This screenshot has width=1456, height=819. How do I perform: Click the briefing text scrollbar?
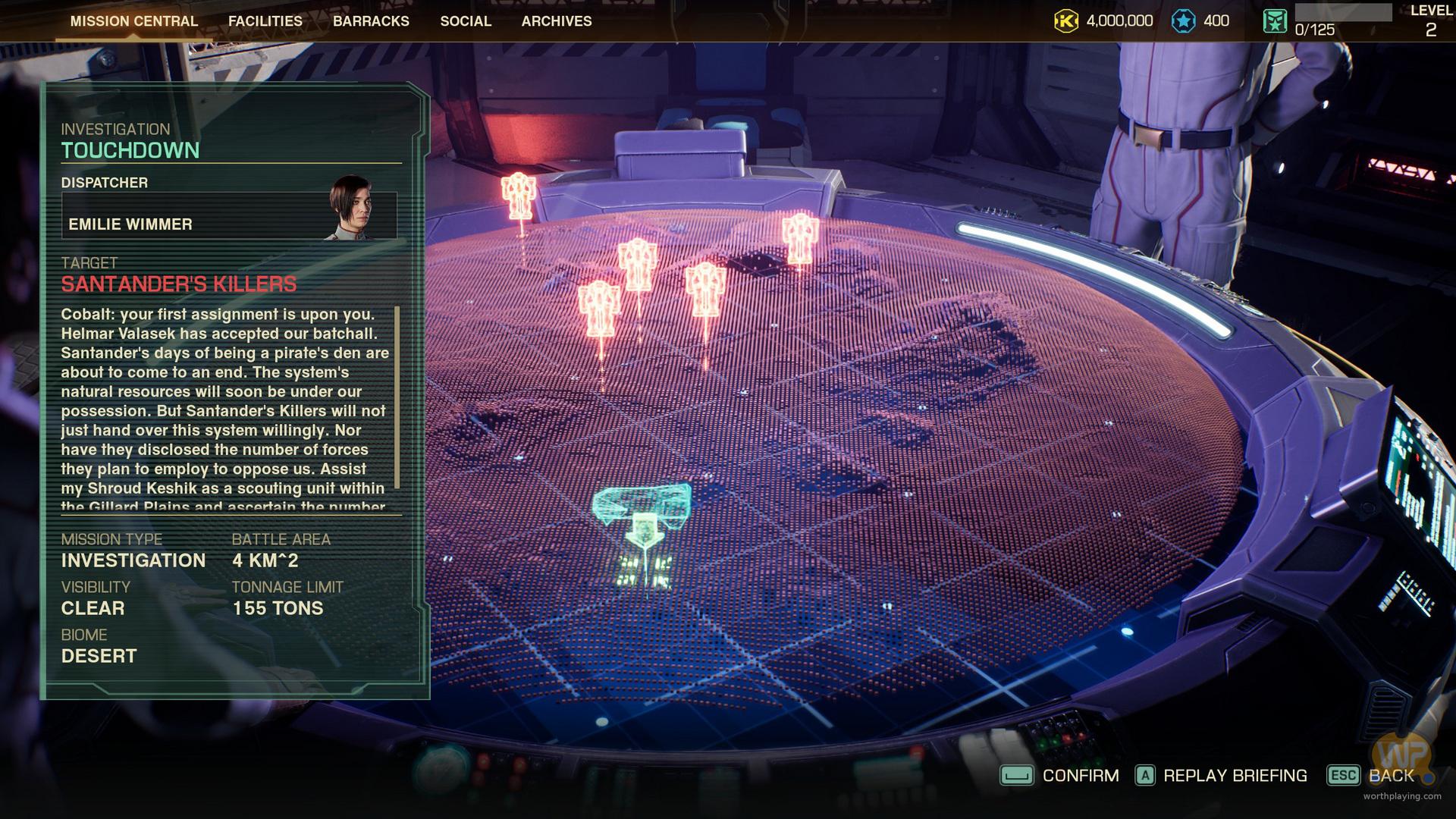click(397, 398)
